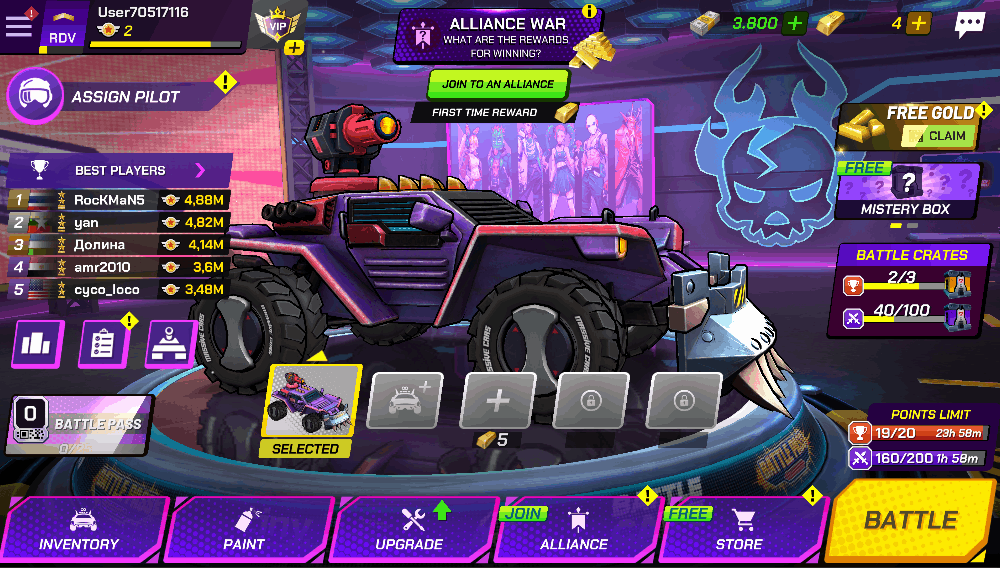Open the hamburger menu icon
1000x568 pixels.
(18, 26)
